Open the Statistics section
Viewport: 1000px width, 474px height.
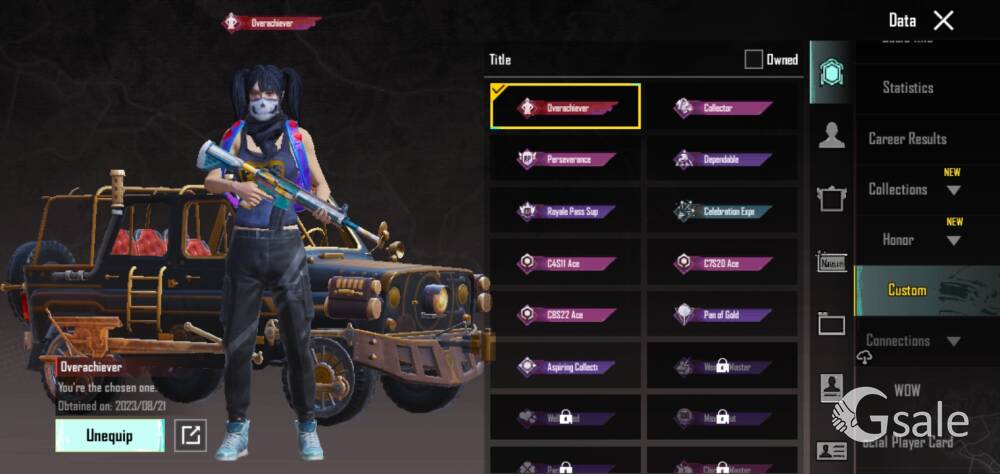click(907, 88)
